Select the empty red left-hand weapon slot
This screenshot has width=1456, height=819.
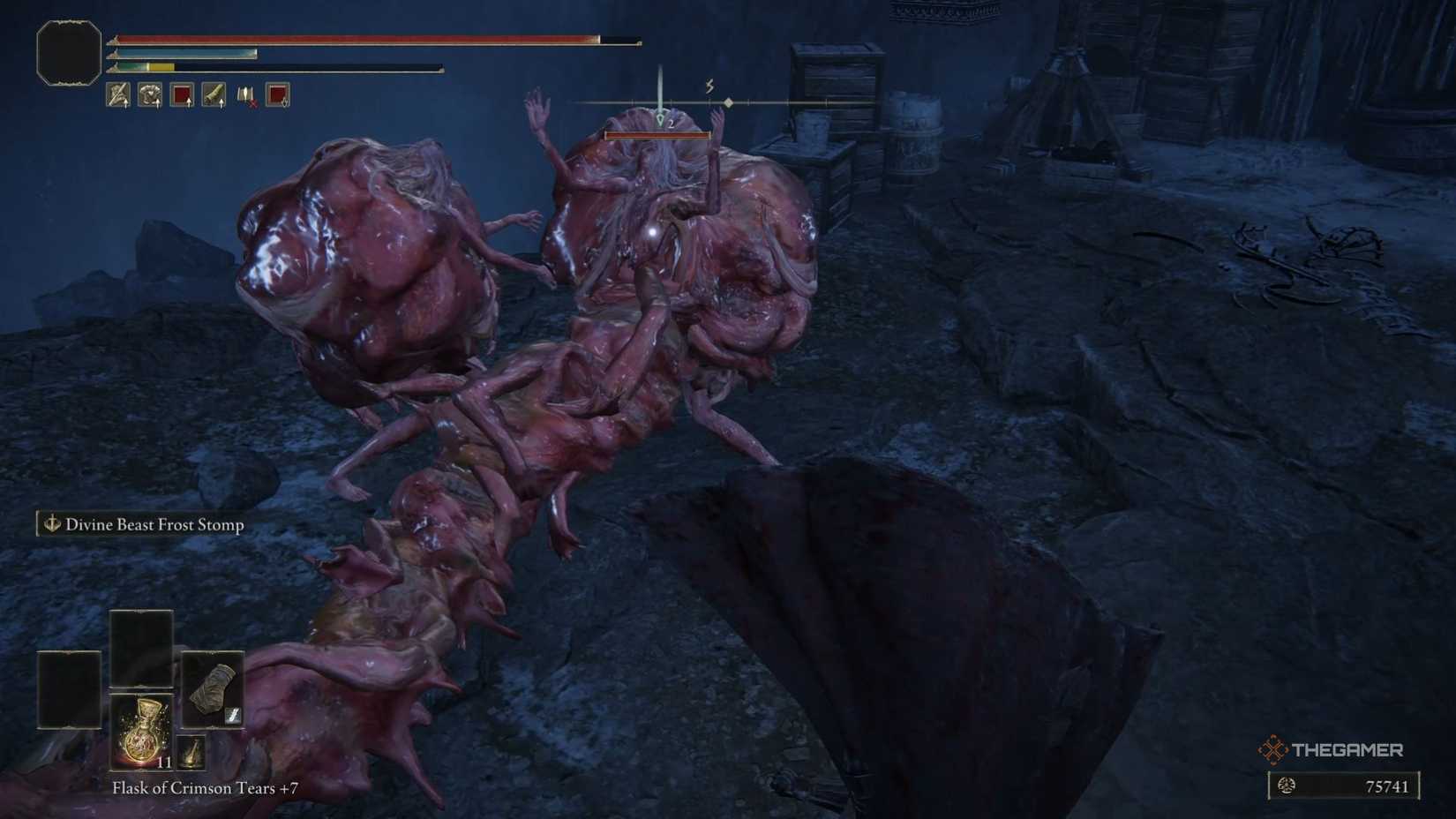(183, 95)
